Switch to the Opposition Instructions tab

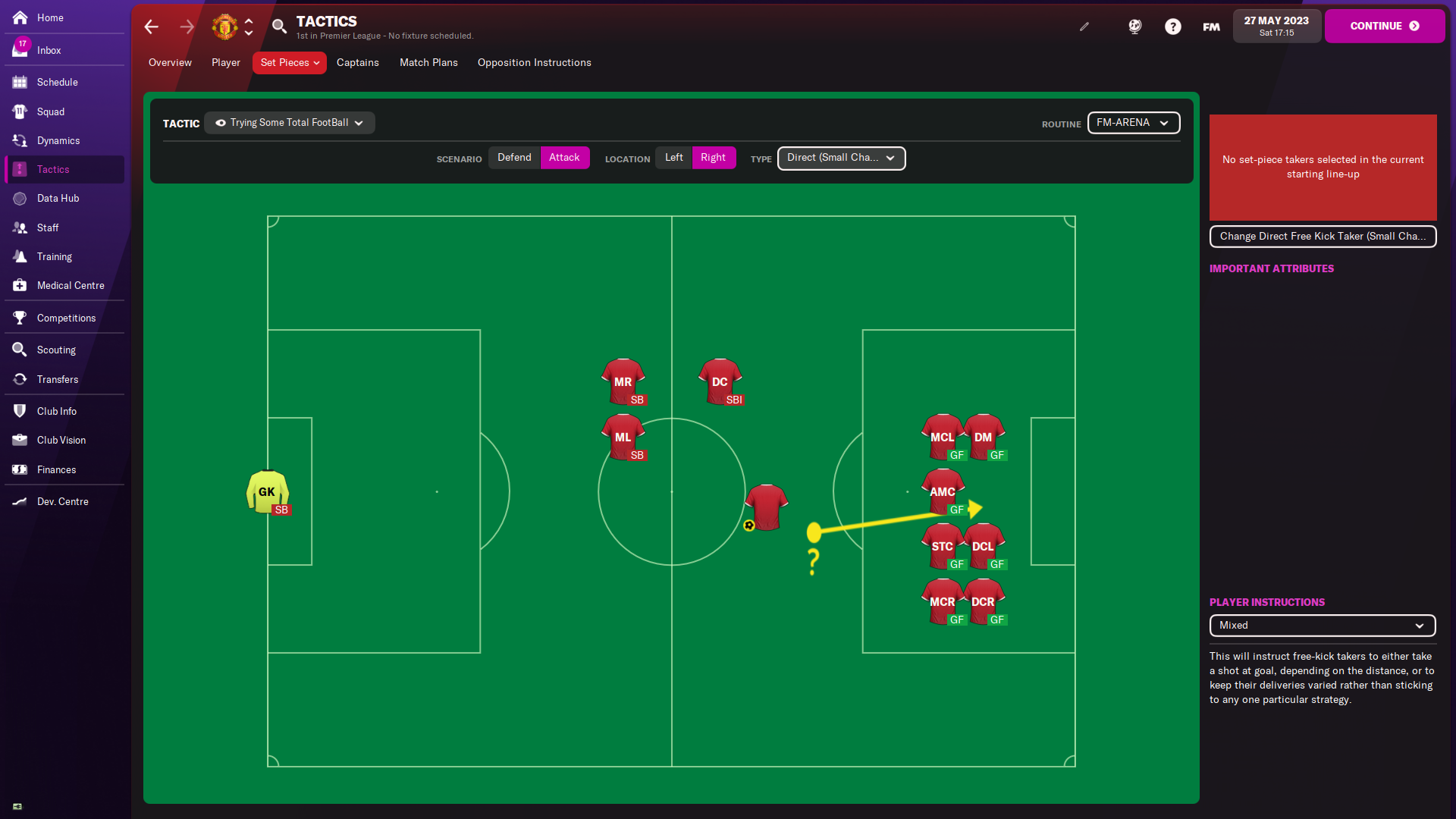[x=534, y=62]
